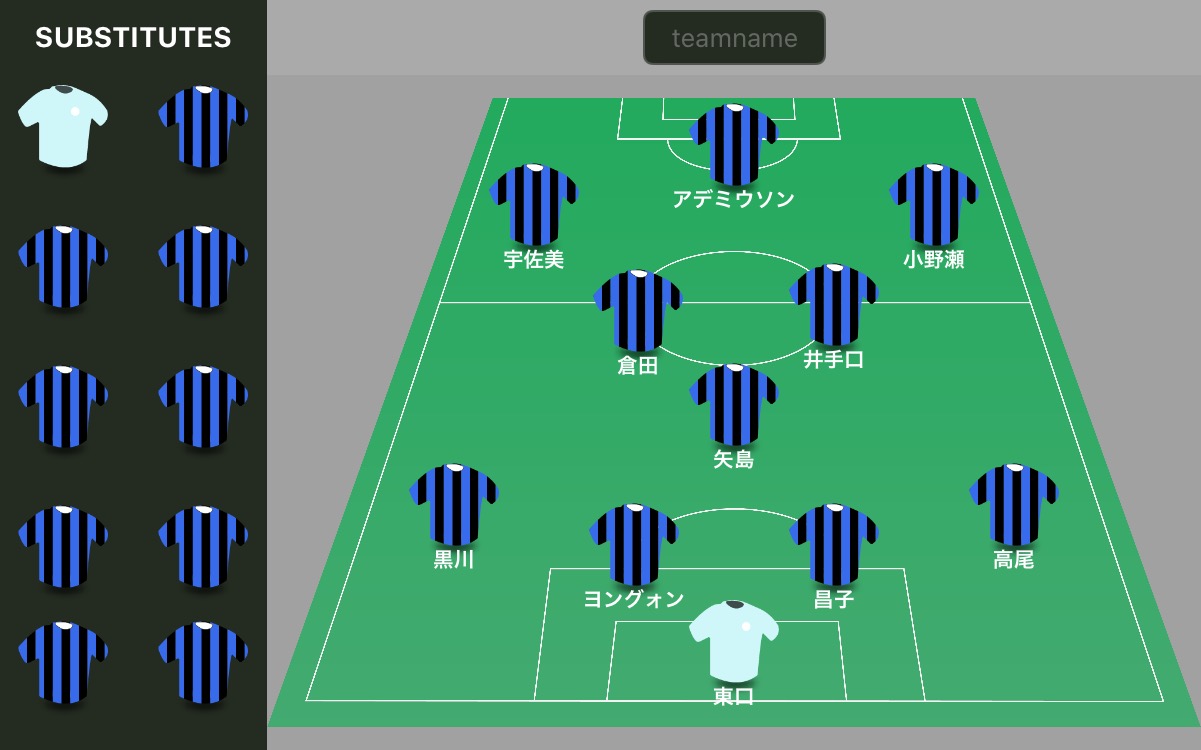Select defender 高尾
The width and height of the screenshot is (1201, 750).
tap(1013, 505)
